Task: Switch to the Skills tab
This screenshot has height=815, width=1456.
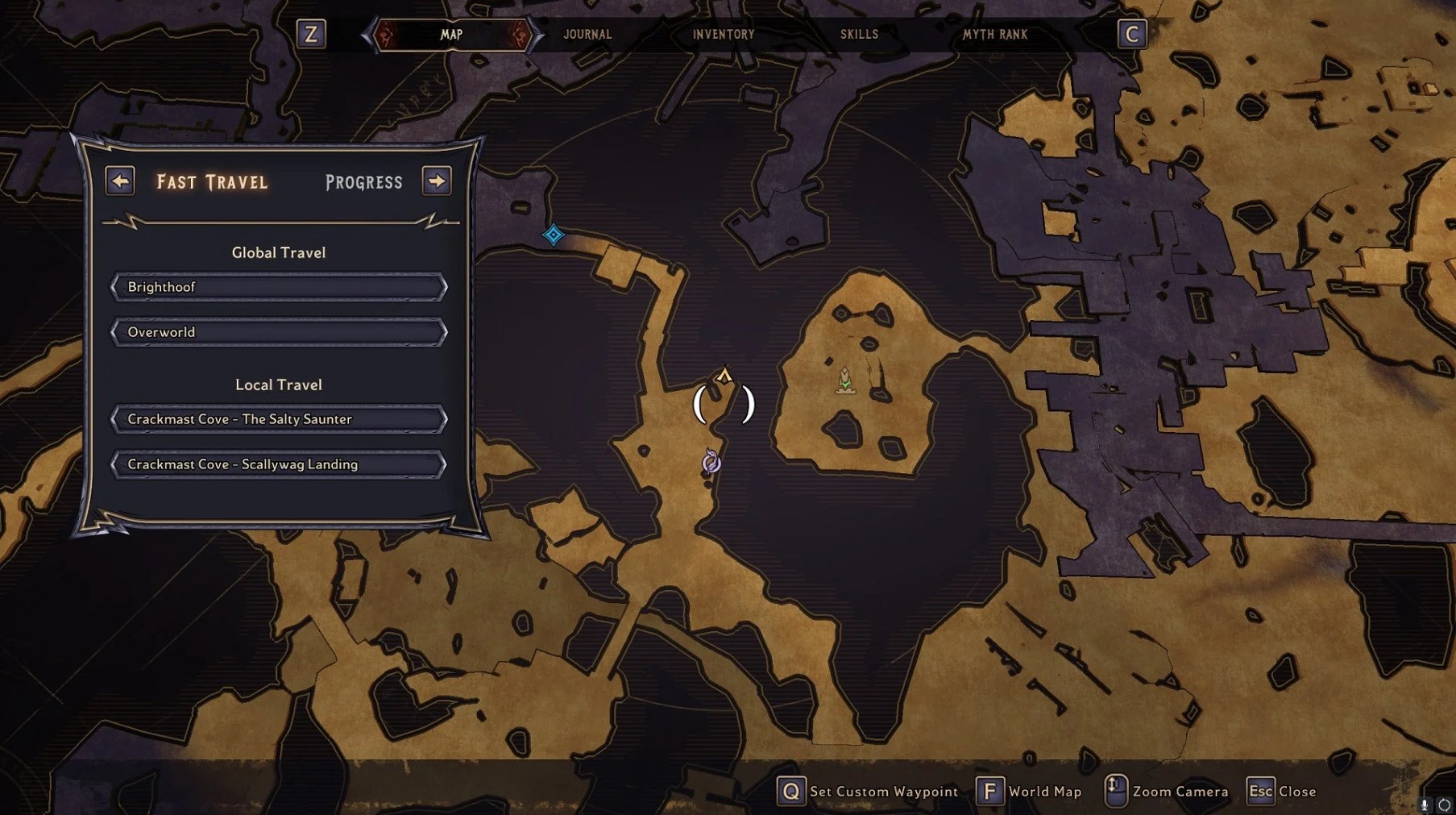Action: [x=859, y=35]
